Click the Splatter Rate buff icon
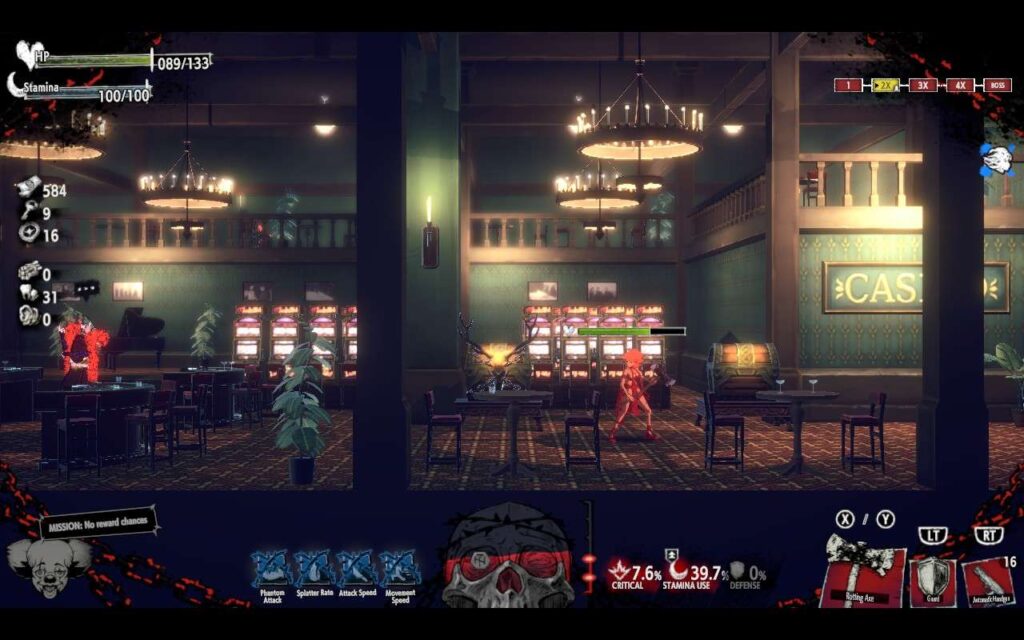1024x640 pixels. 311,567
